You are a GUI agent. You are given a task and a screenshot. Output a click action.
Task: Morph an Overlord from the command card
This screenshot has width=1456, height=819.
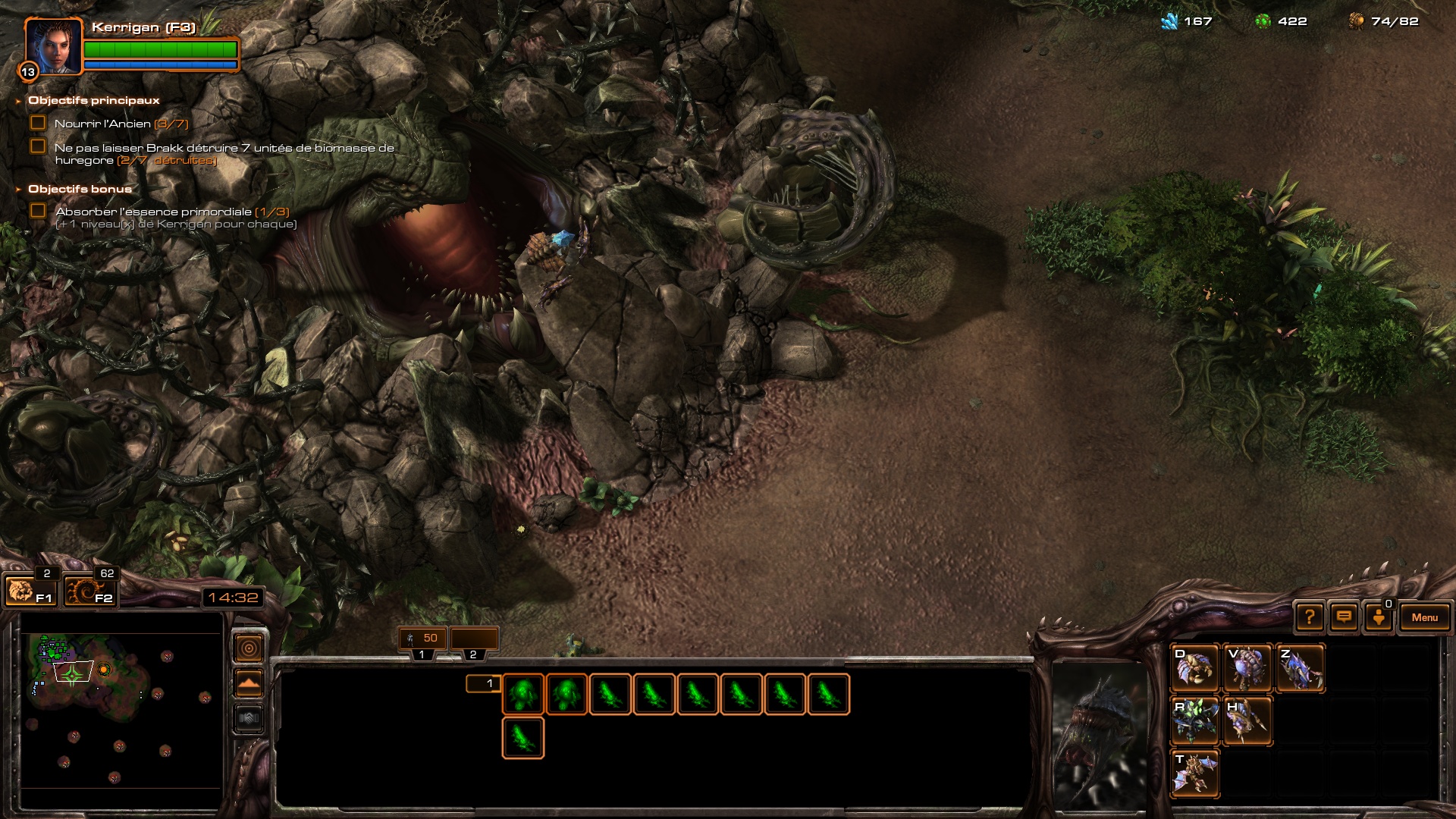click(1247, 668)
